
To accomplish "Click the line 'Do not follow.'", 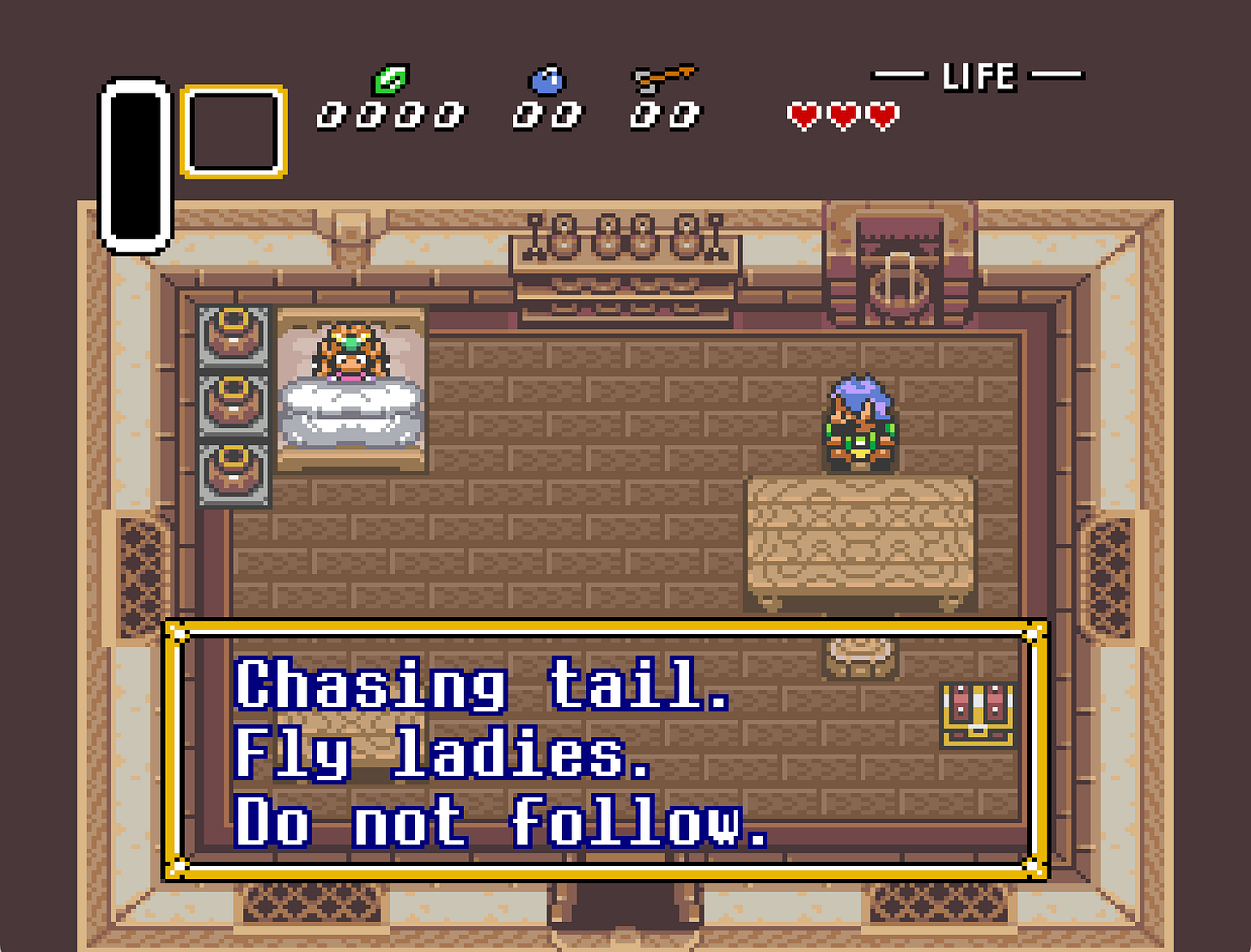I will tap(498, 827).
